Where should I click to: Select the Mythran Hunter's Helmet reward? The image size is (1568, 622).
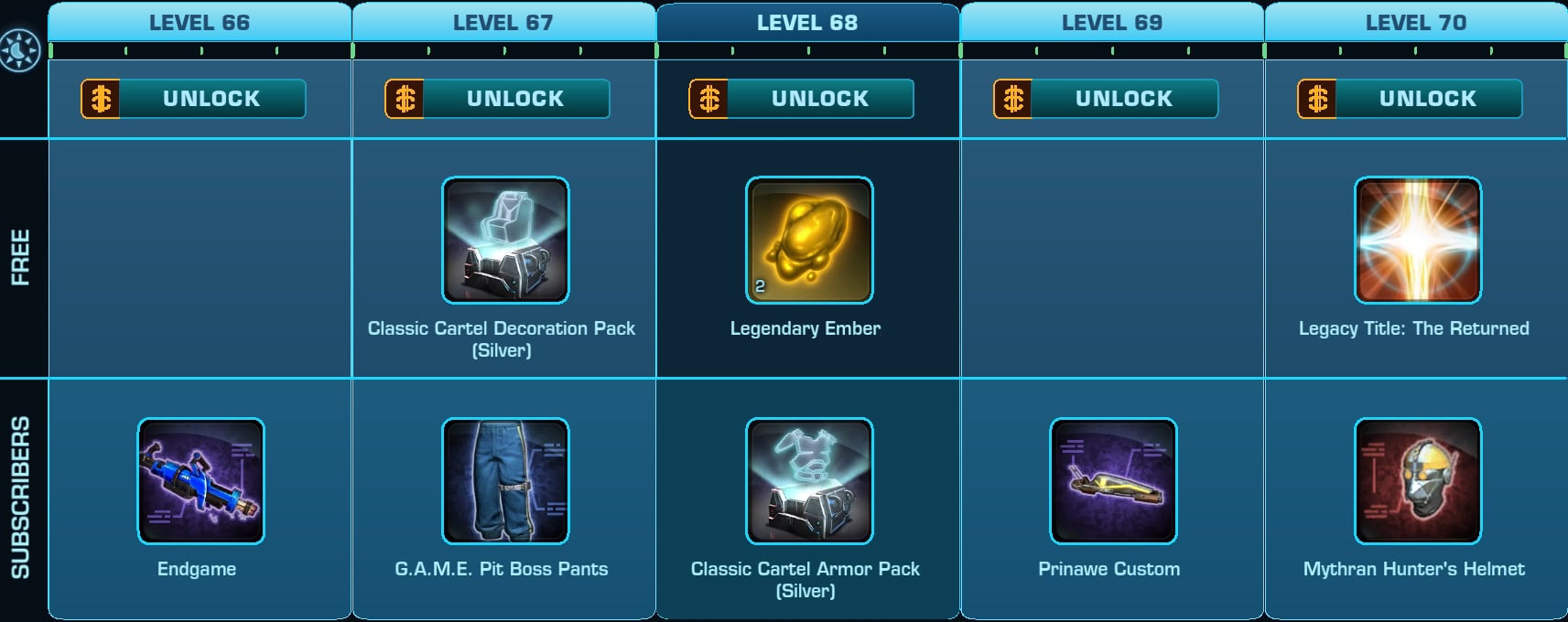click(1417, 481)
